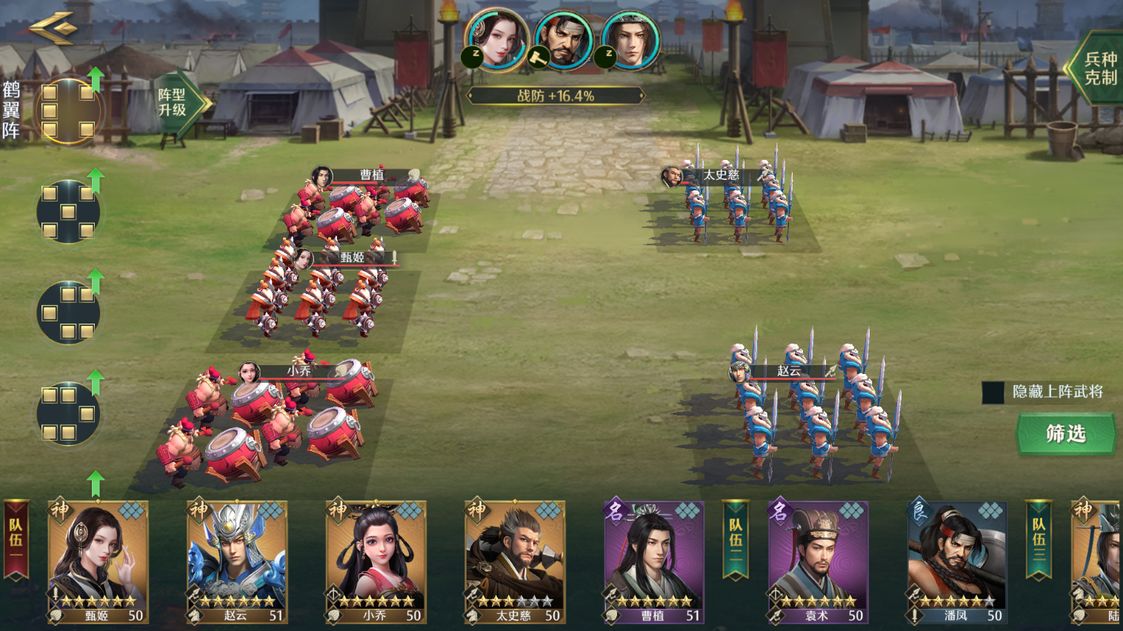Toggle the 隐藏上阵武将 checkbox
The width and height of the screenshot is (1123, 631).
click(x=993, y=392)
